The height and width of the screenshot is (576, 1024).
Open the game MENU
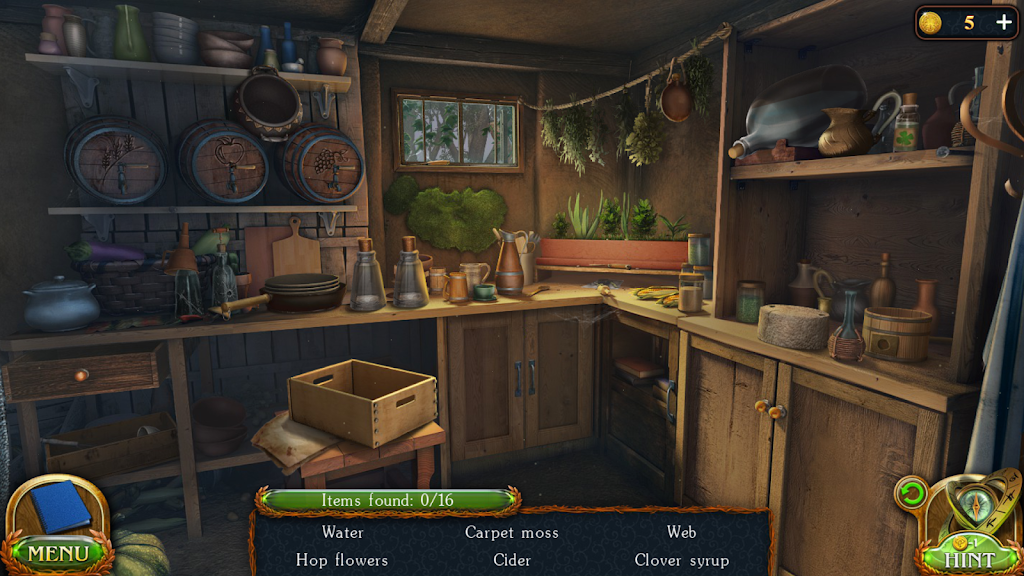pos(57,552)
